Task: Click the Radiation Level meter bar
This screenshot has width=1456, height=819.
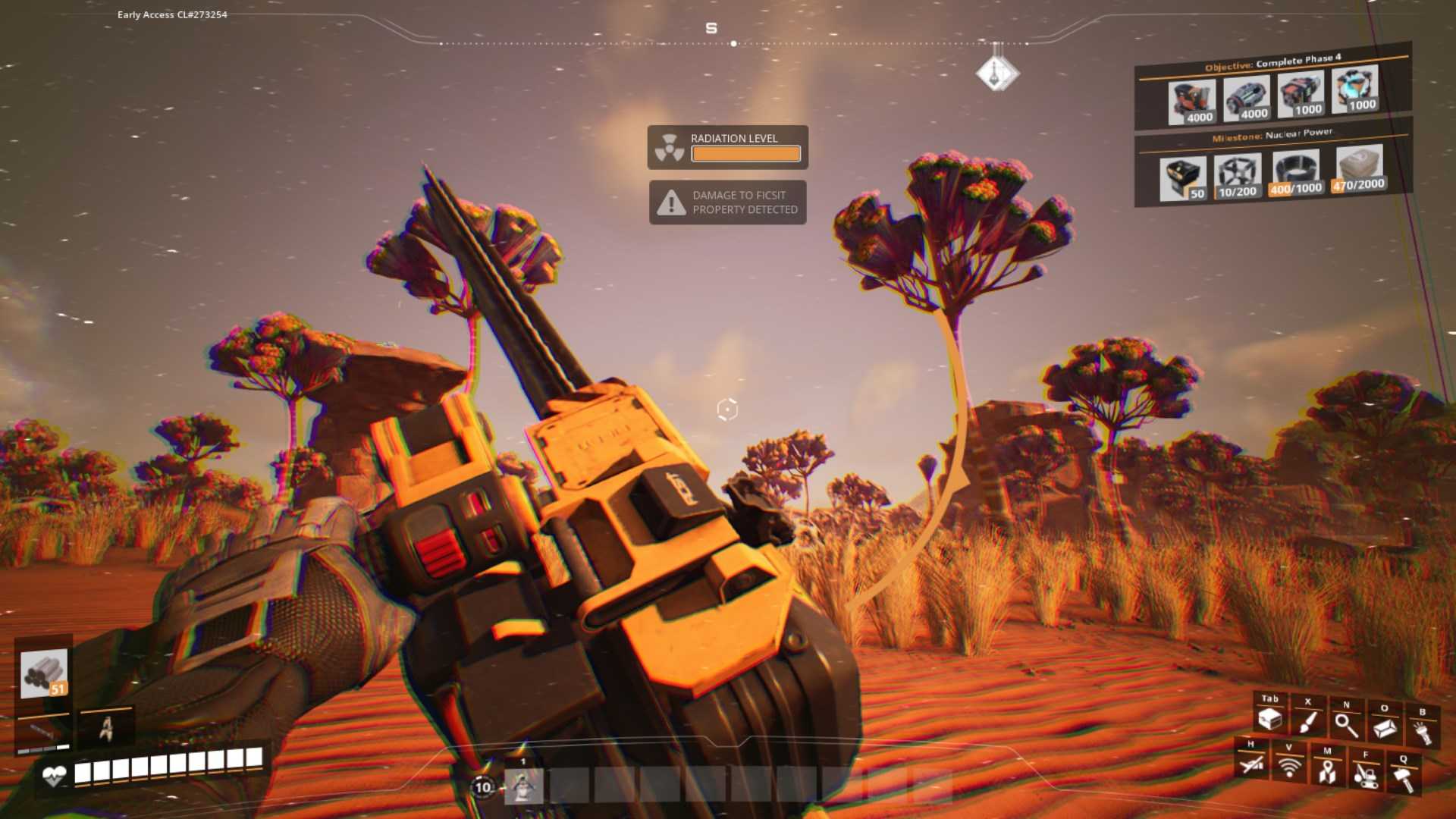Action: [745, 154]
